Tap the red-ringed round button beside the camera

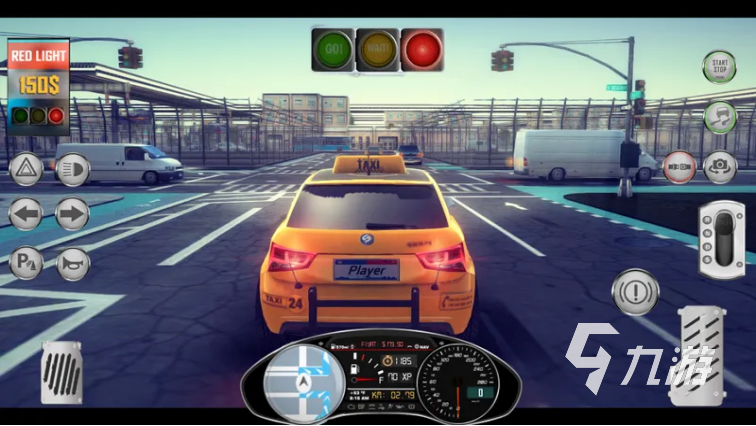tap(680, 166)
